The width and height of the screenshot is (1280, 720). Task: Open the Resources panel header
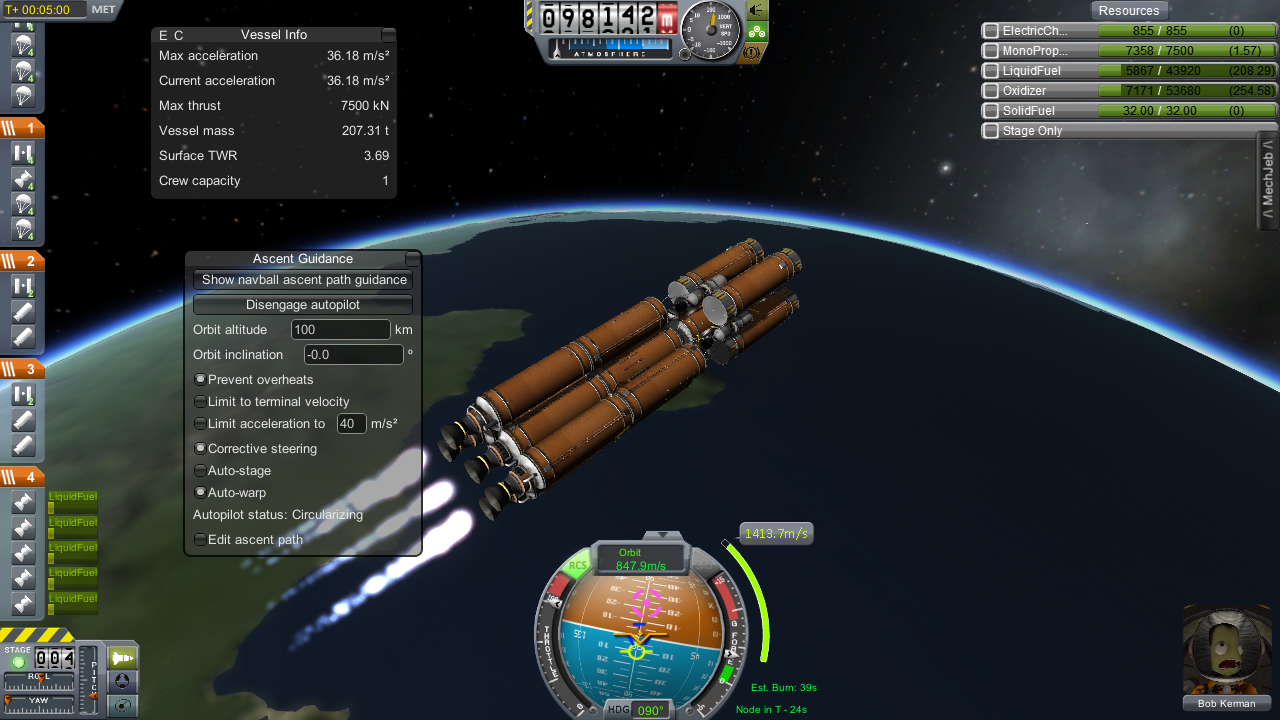(1128, 11)
